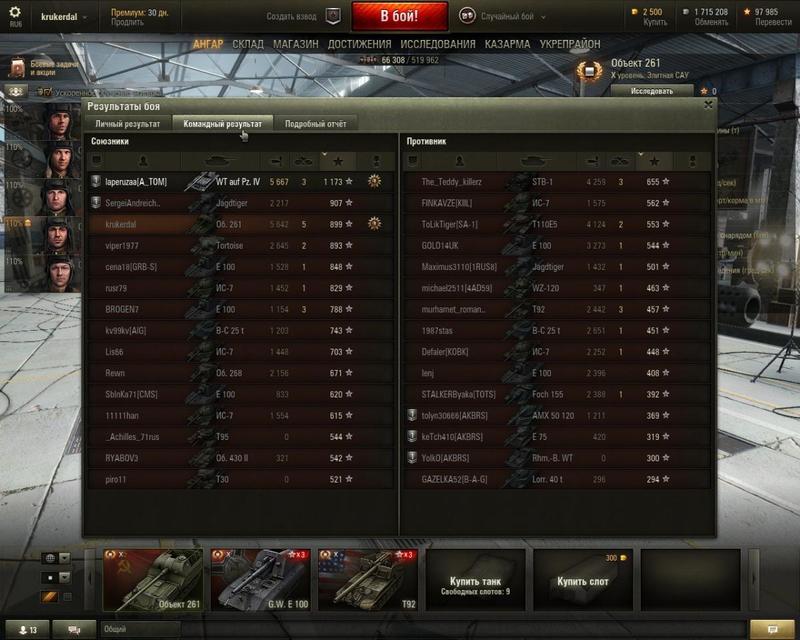Open the ДОСТИЖЕНИЯ section
Image resolution: width=800 pixels, height=640 pixels.
coord(359,45)
